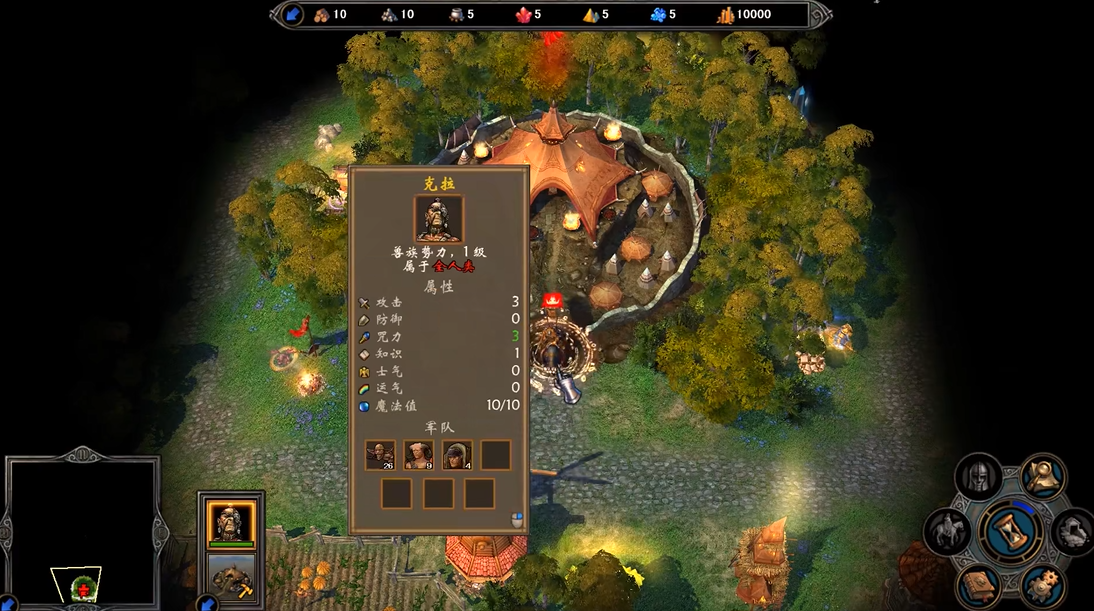End the turn with the hourglass button

coord(1011,529)
